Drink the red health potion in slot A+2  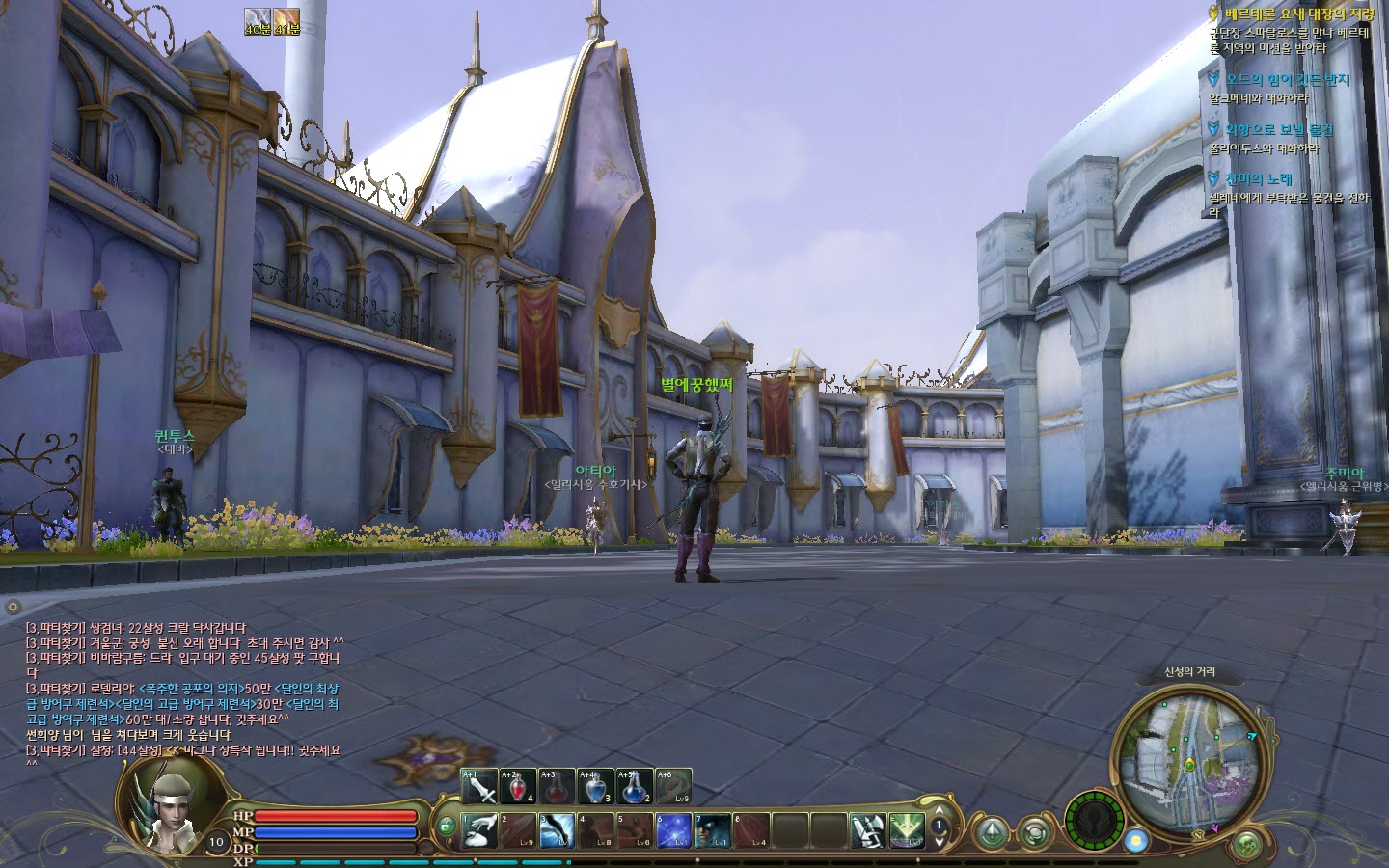518,787
